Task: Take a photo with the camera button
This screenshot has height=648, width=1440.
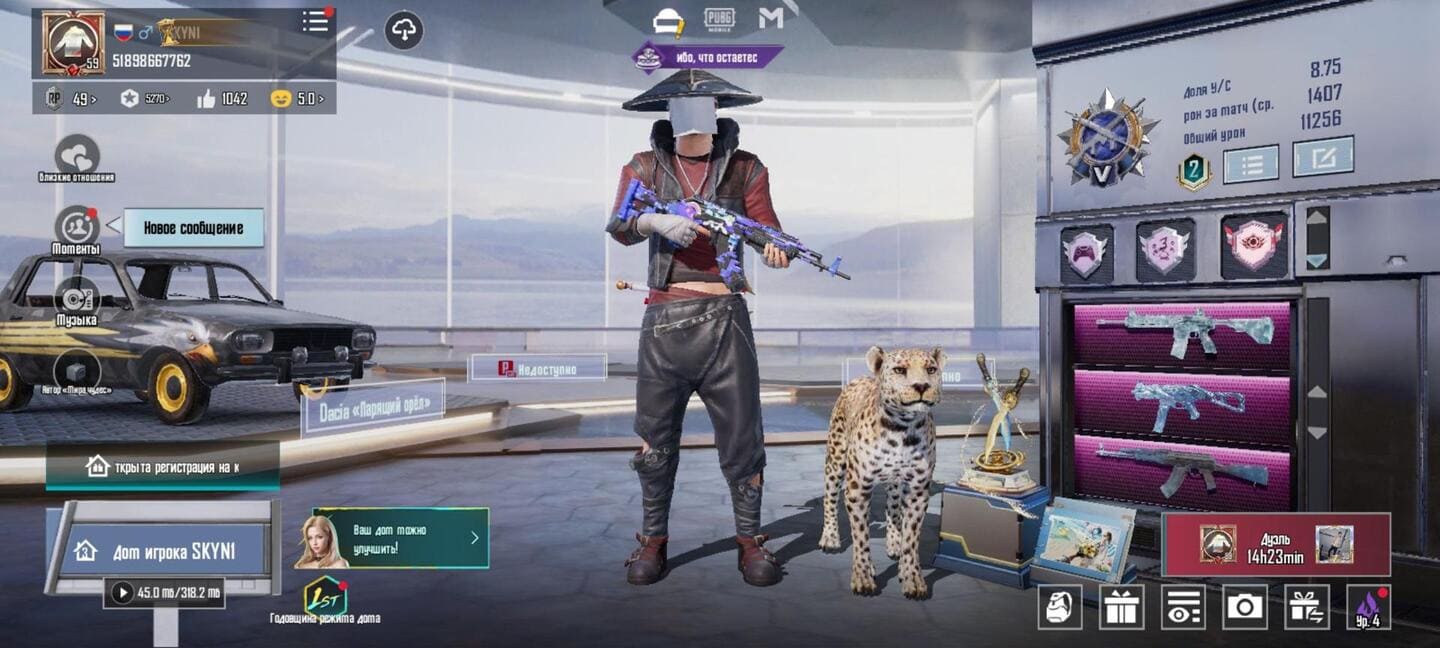Action: 1245,606
